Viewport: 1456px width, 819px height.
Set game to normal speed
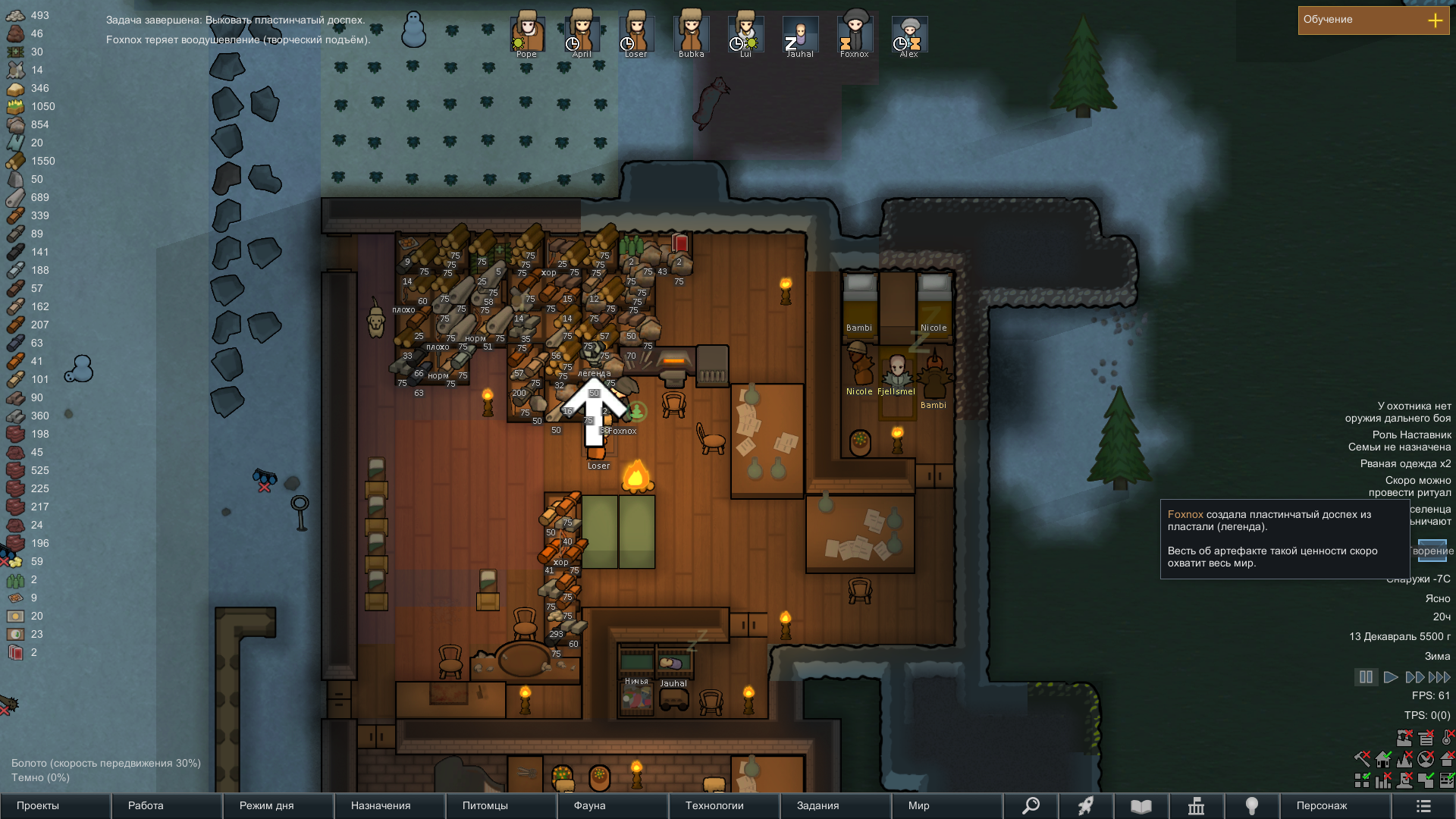tap(1390, 677)
